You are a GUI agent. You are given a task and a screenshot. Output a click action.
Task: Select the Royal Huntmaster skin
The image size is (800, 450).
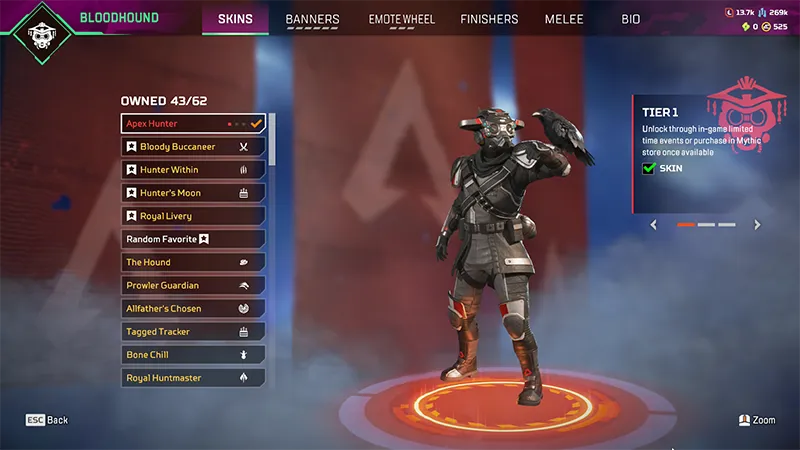(x=193, y=378)
